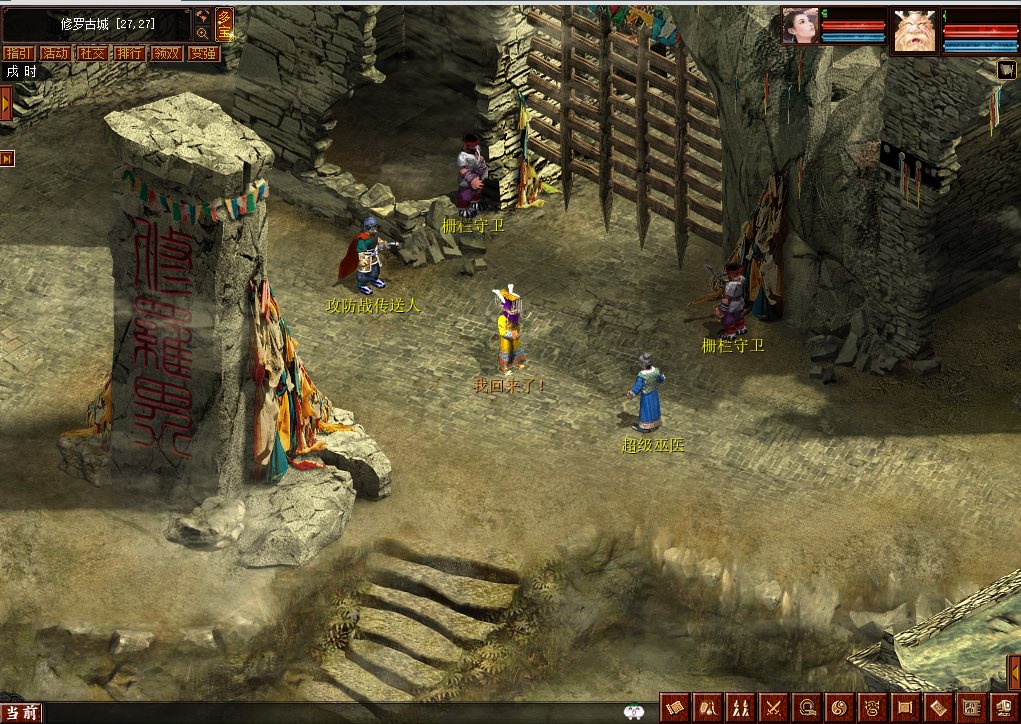The image size is (1021, 724).
Task: Click the white mascot emote icon
Action: (x=632, y=712)
